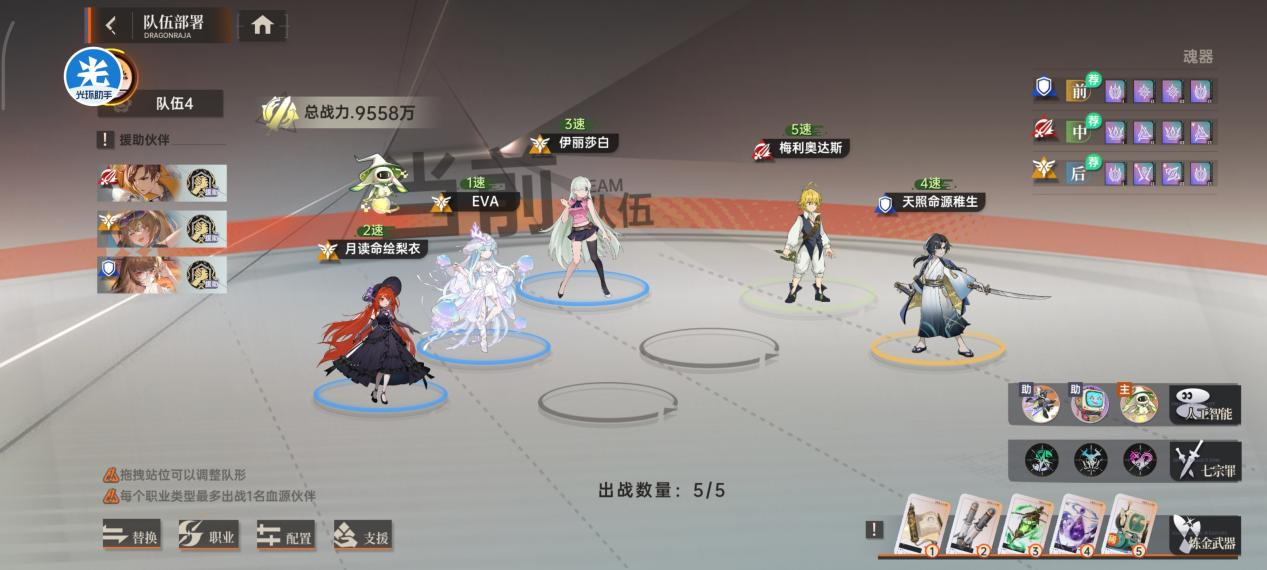
Task: Return to the home screen
Action: 262,26
